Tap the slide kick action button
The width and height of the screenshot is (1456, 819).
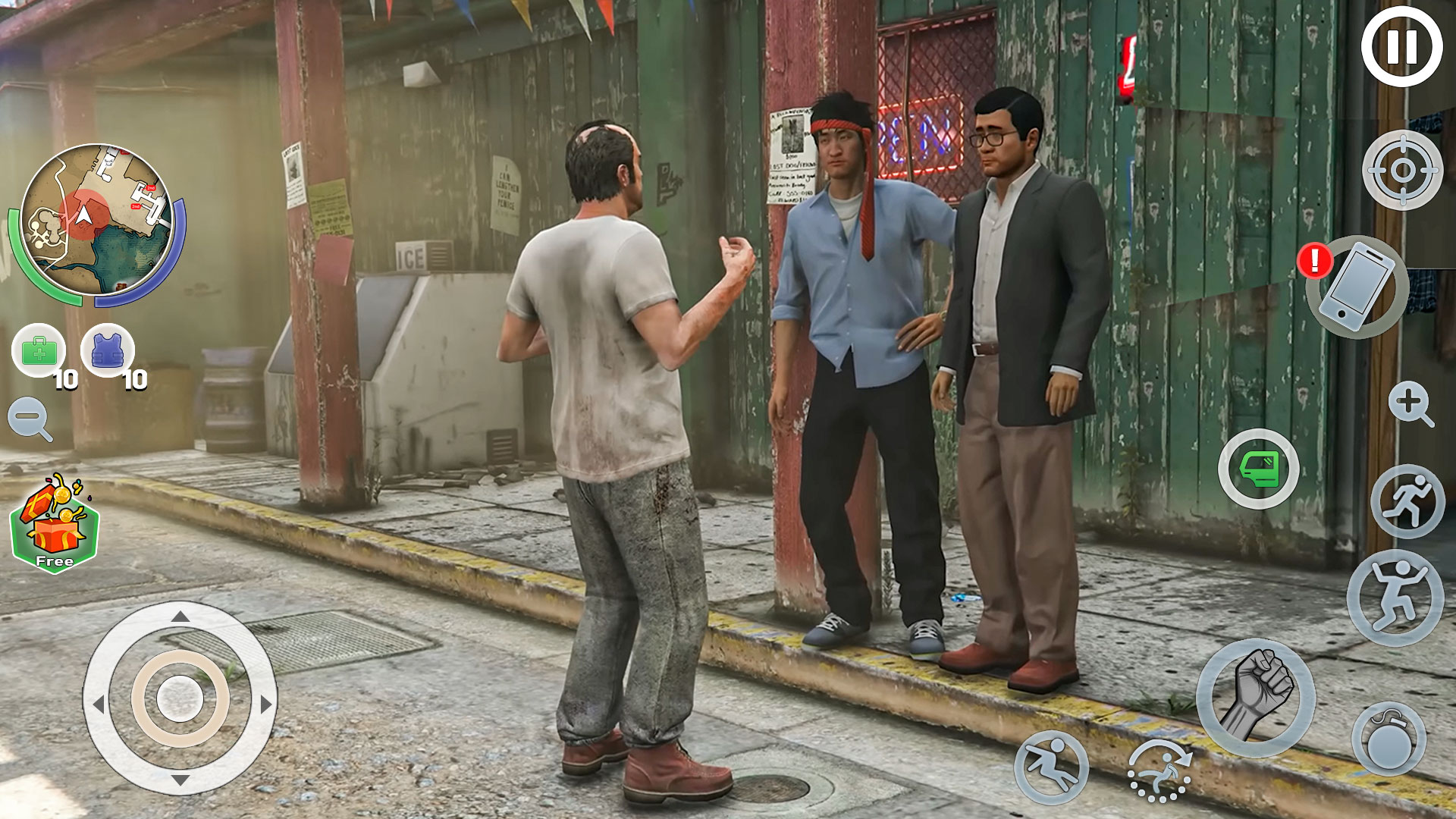coord(1051,767)
